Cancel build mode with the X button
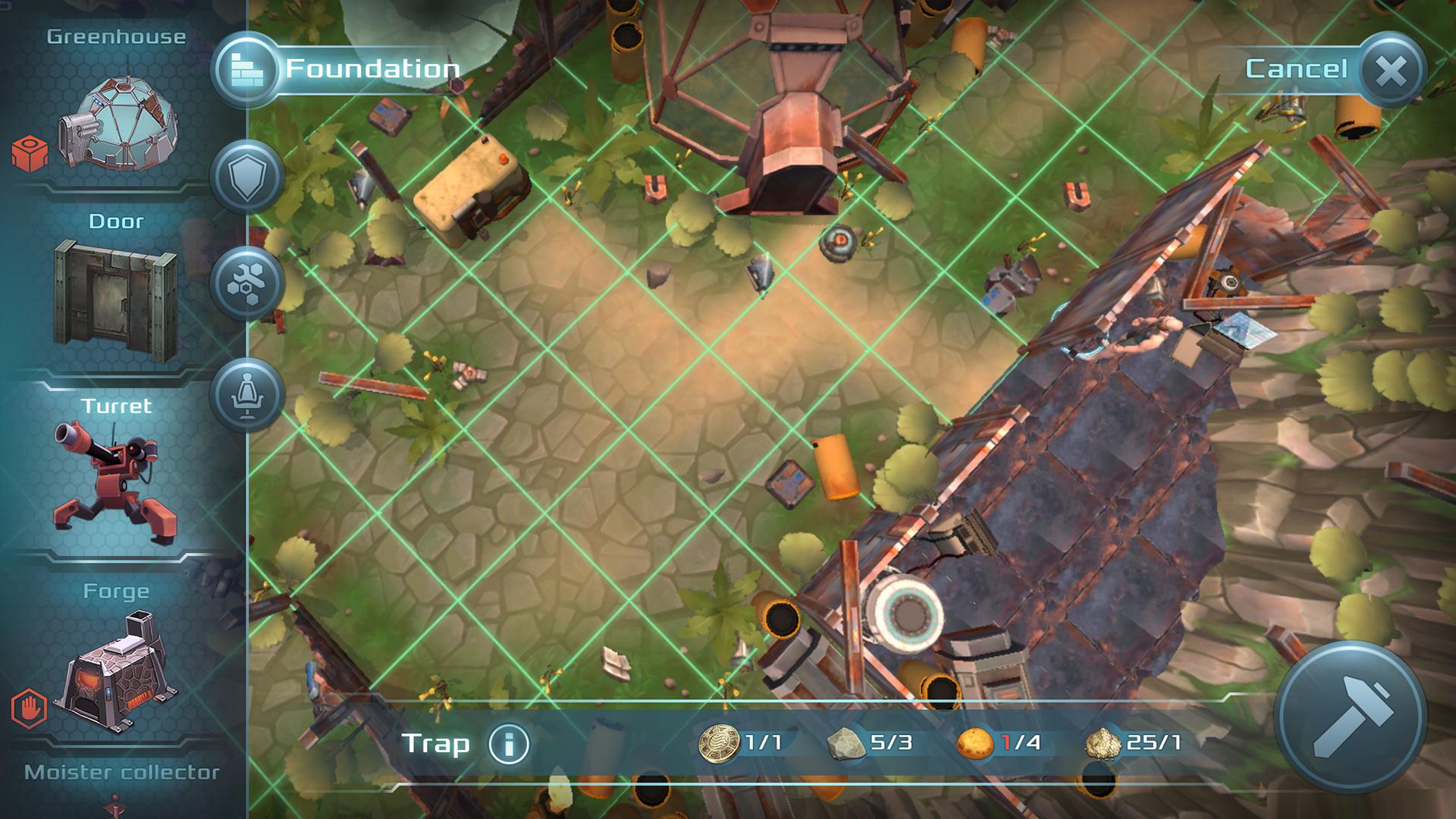The width and height of the screenshot is (1456, 819). point(1392,71)
